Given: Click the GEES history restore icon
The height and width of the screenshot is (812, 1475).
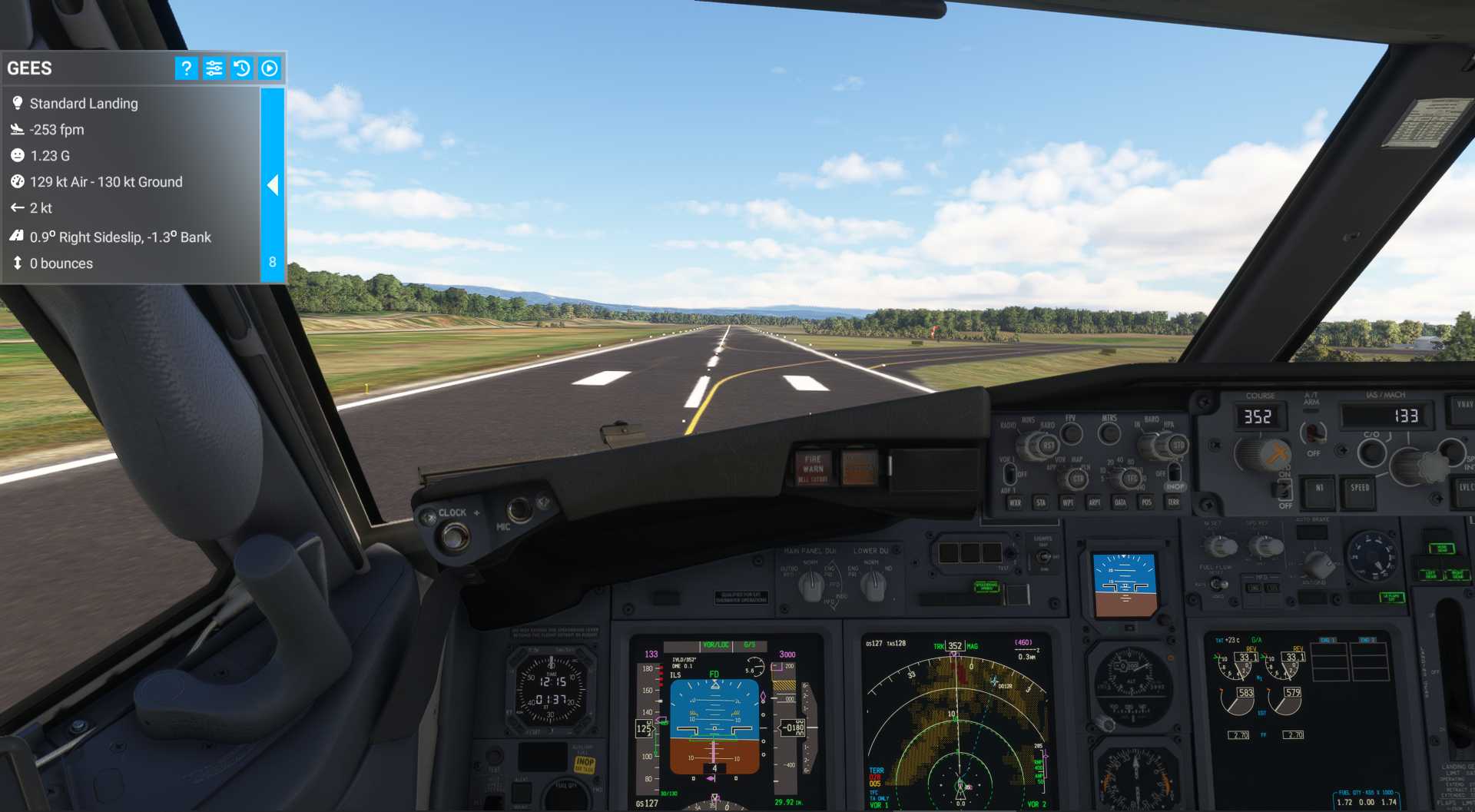Looking at the screenshot, I should (241, 68).
